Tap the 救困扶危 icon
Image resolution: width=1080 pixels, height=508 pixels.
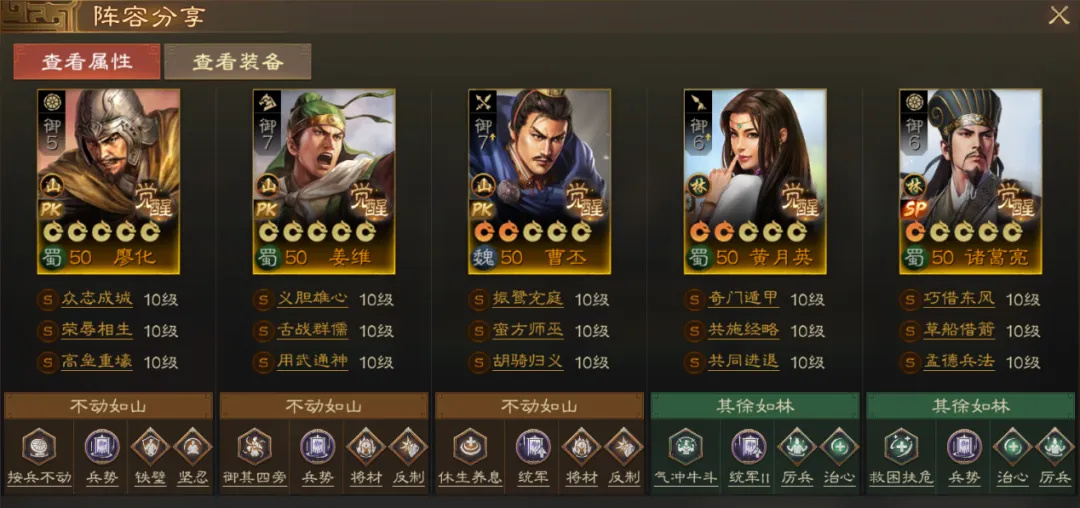click(901, 445)
